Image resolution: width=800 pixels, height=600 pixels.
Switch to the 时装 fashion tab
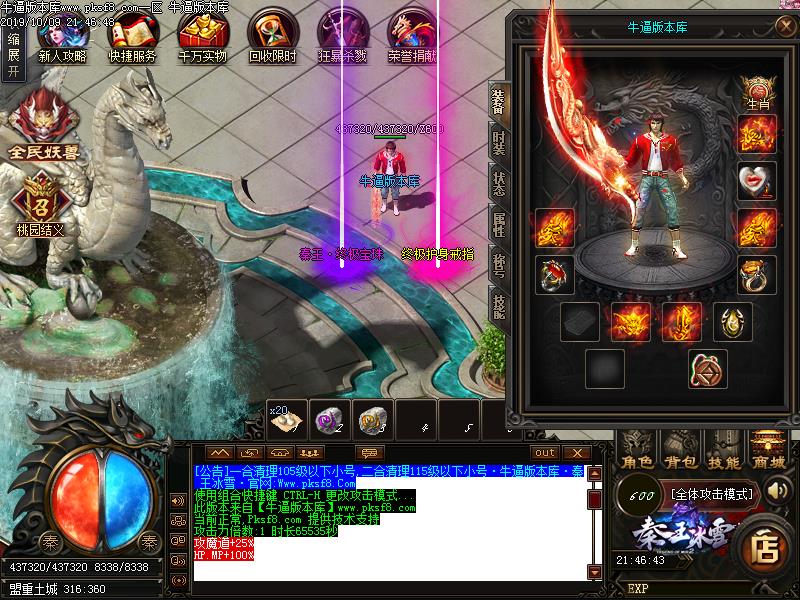click(498, 142)
